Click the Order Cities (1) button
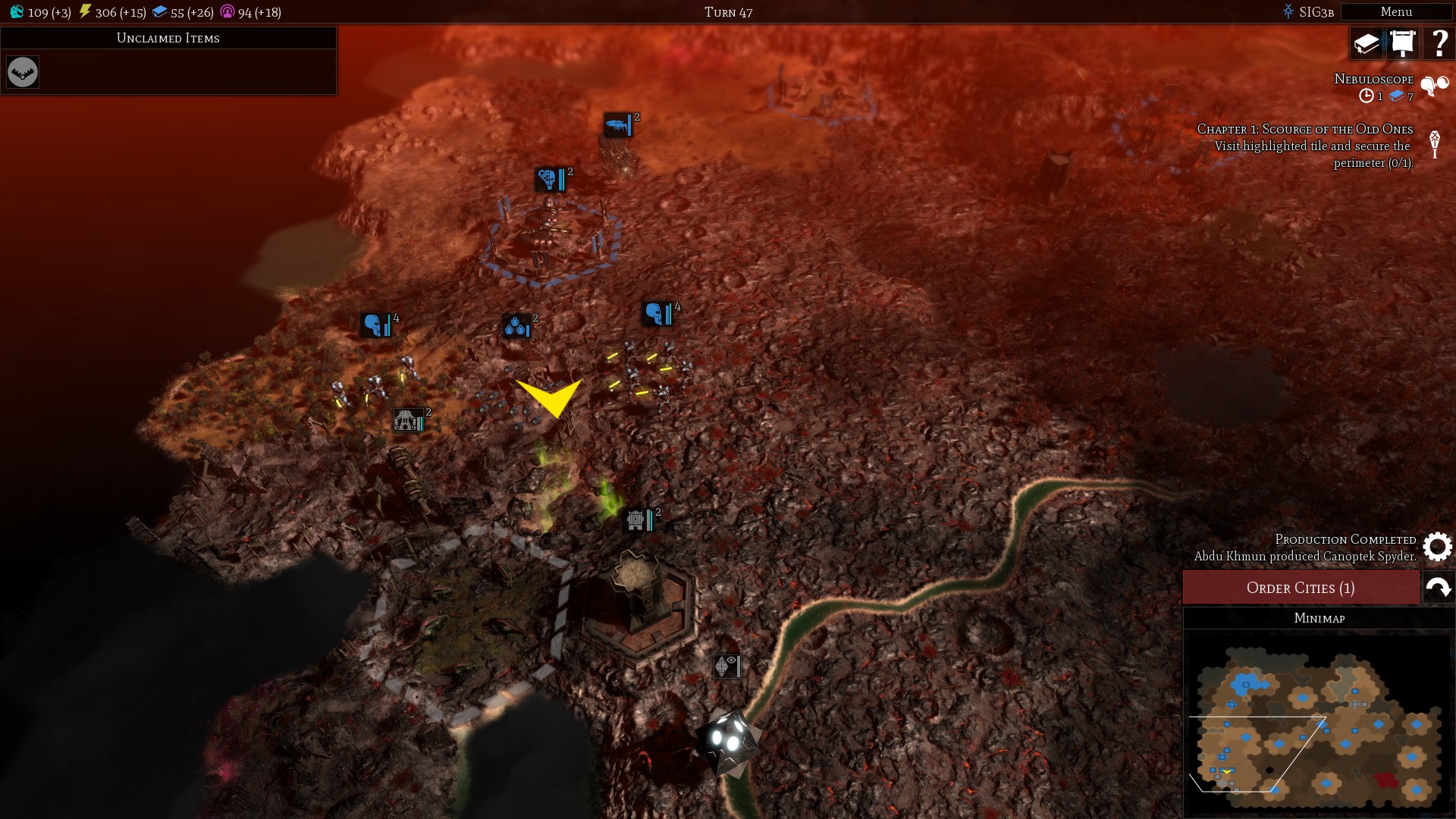 tap(1301, 588)
